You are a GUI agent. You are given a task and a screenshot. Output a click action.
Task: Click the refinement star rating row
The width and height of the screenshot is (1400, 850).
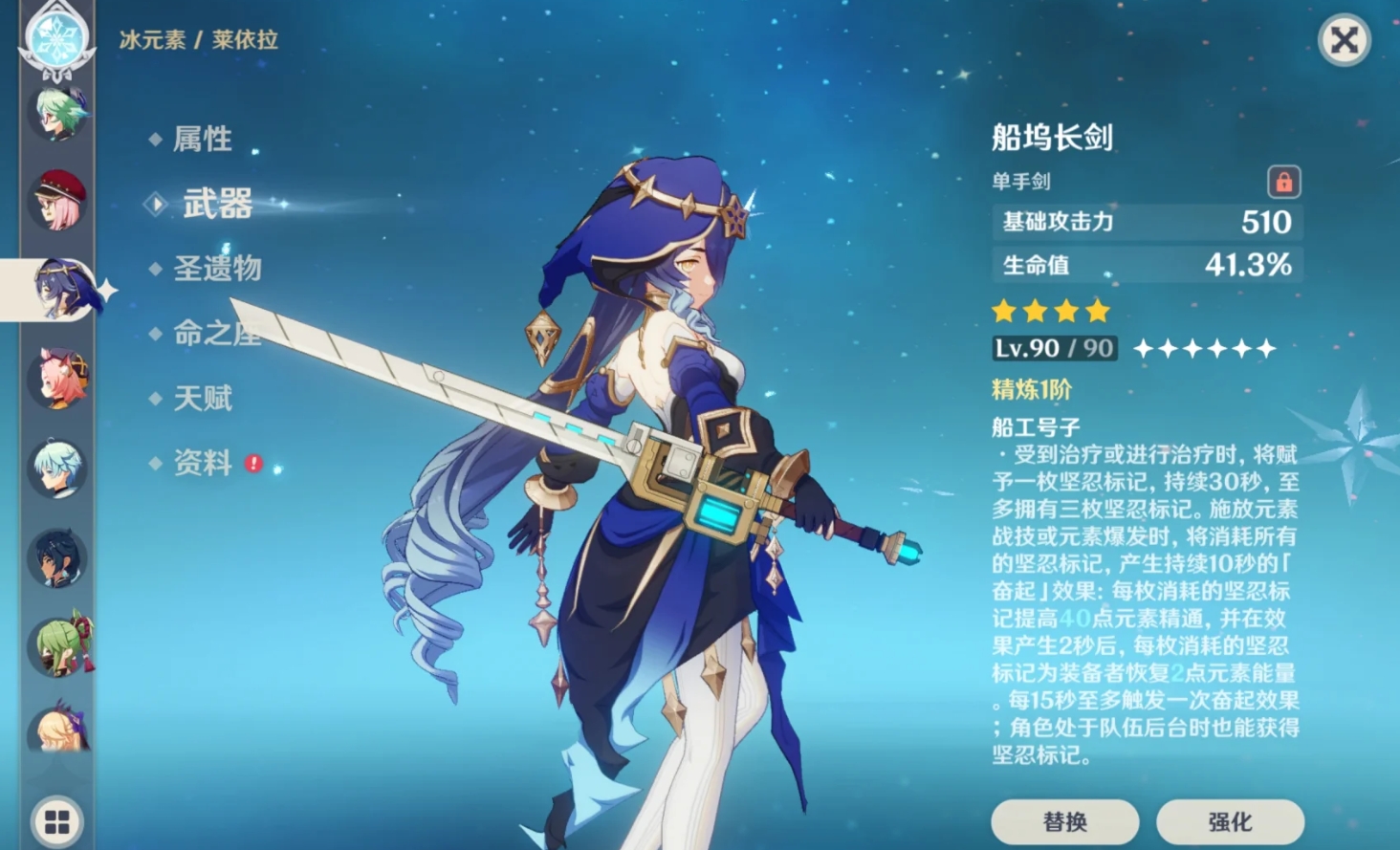tap(1052, 311)
